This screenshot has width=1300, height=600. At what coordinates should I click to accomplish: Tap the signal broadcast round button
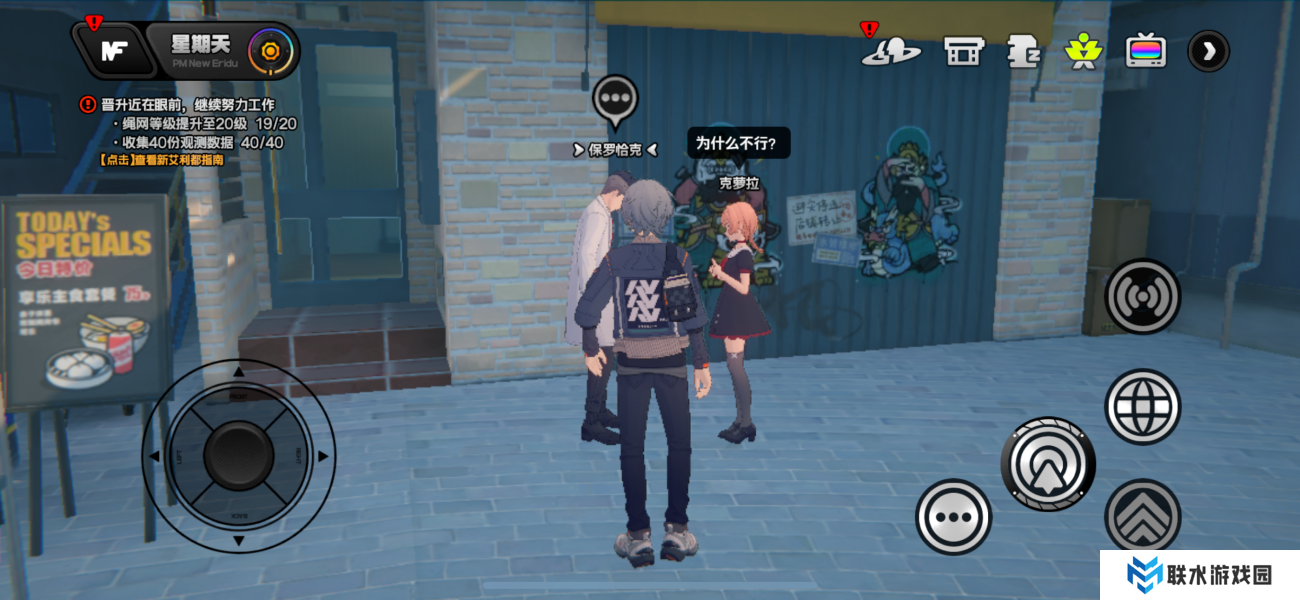1142,296
